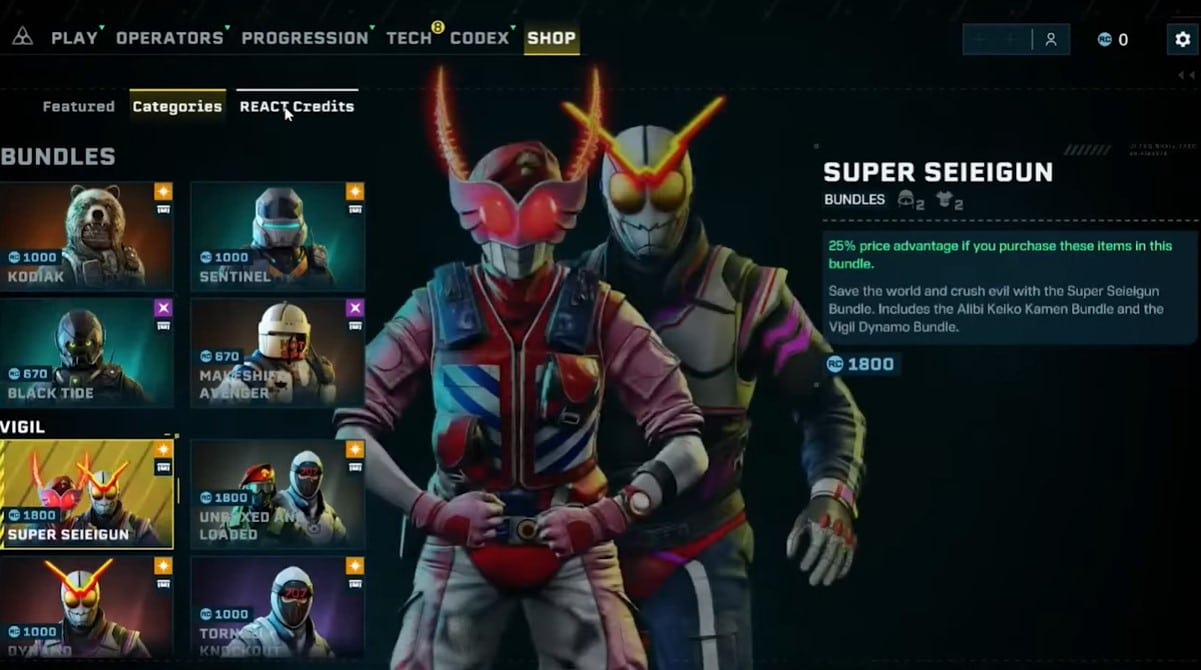Open the REACT Credits tab
1201x670 pixels.
point(296,106)
